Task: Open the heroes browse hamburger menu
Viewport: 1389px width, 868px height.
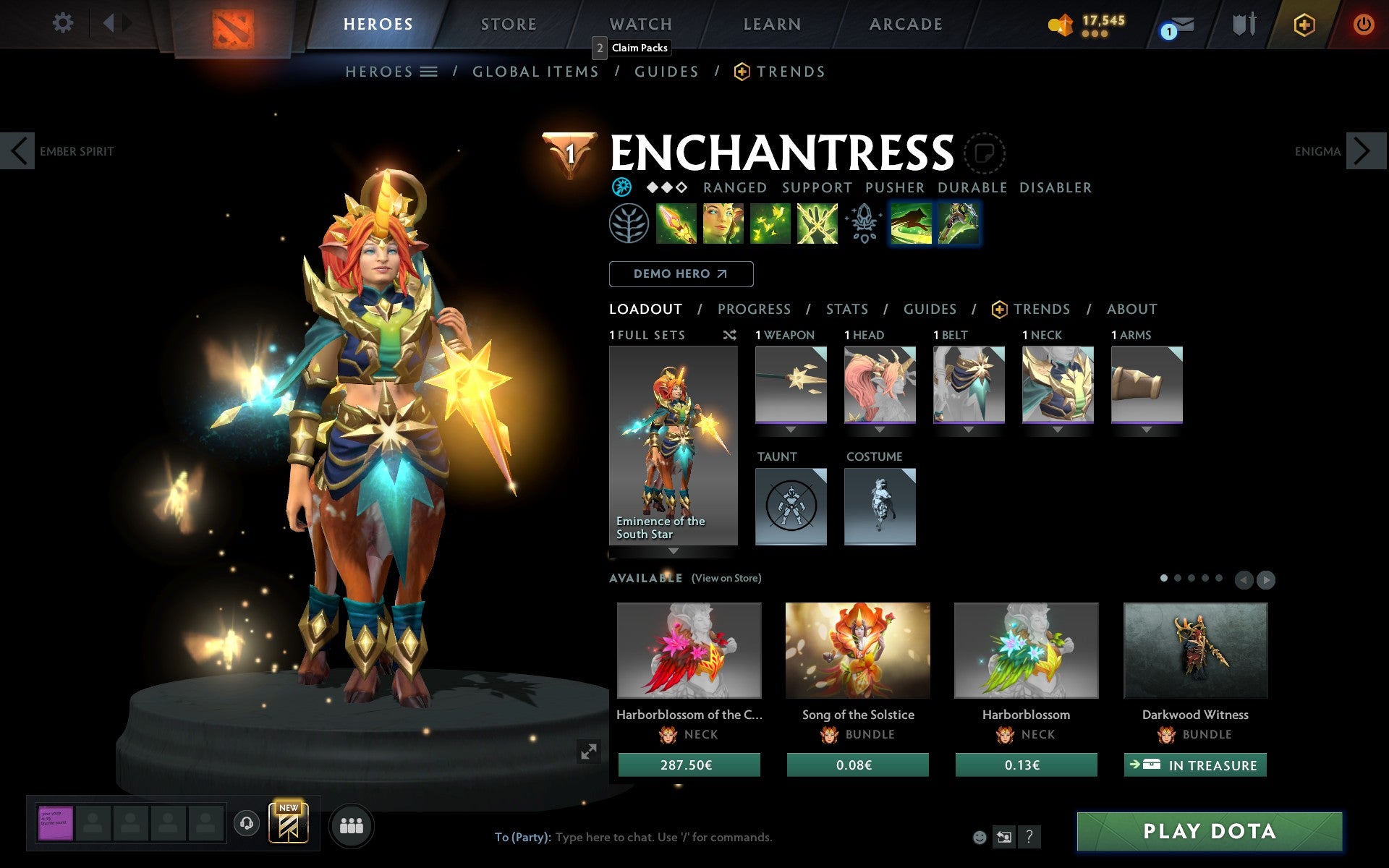Action: (x=428, y=71)
